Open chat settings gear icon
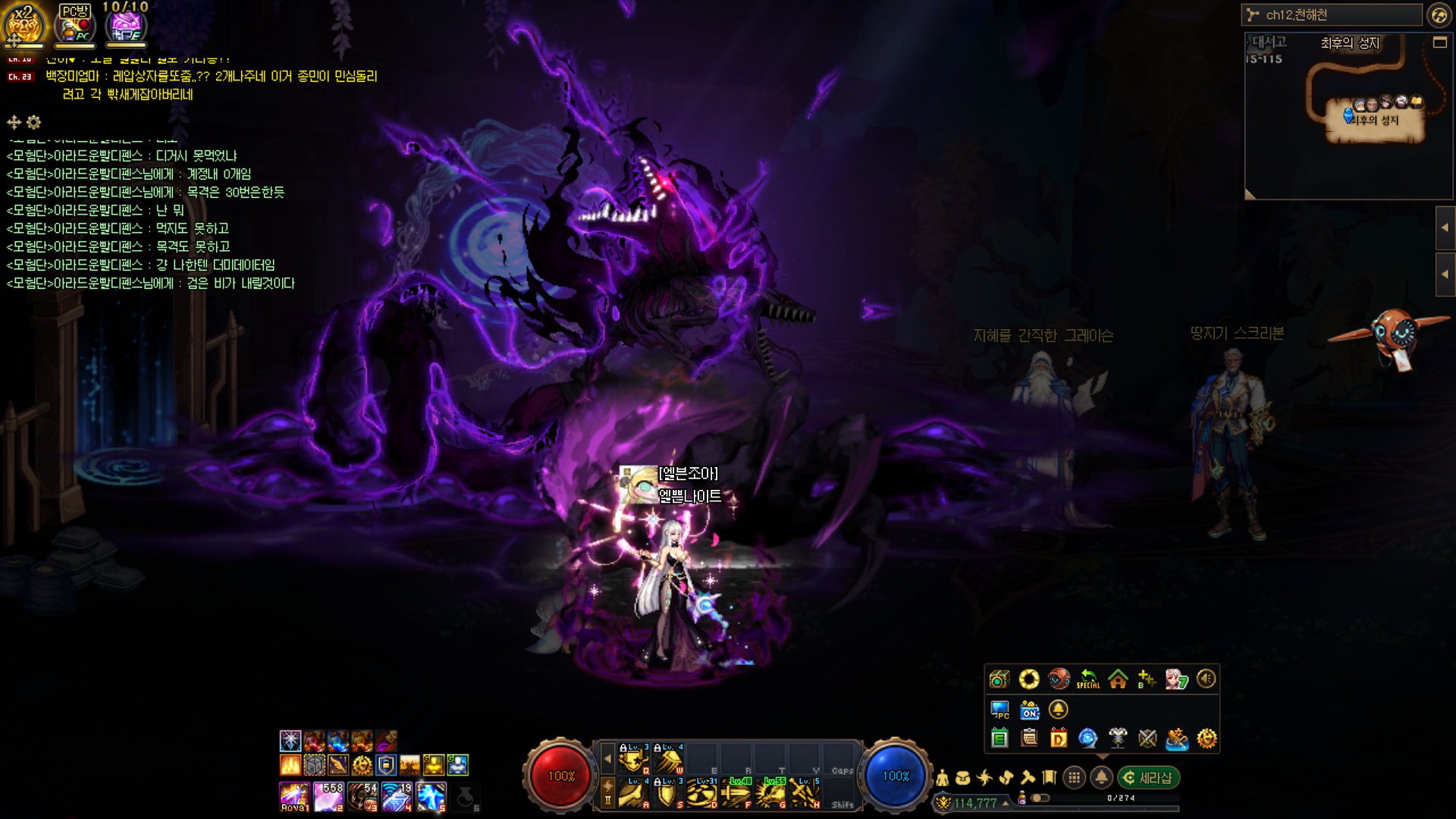This screenshot has width=1456, height=819. [33, 122]
